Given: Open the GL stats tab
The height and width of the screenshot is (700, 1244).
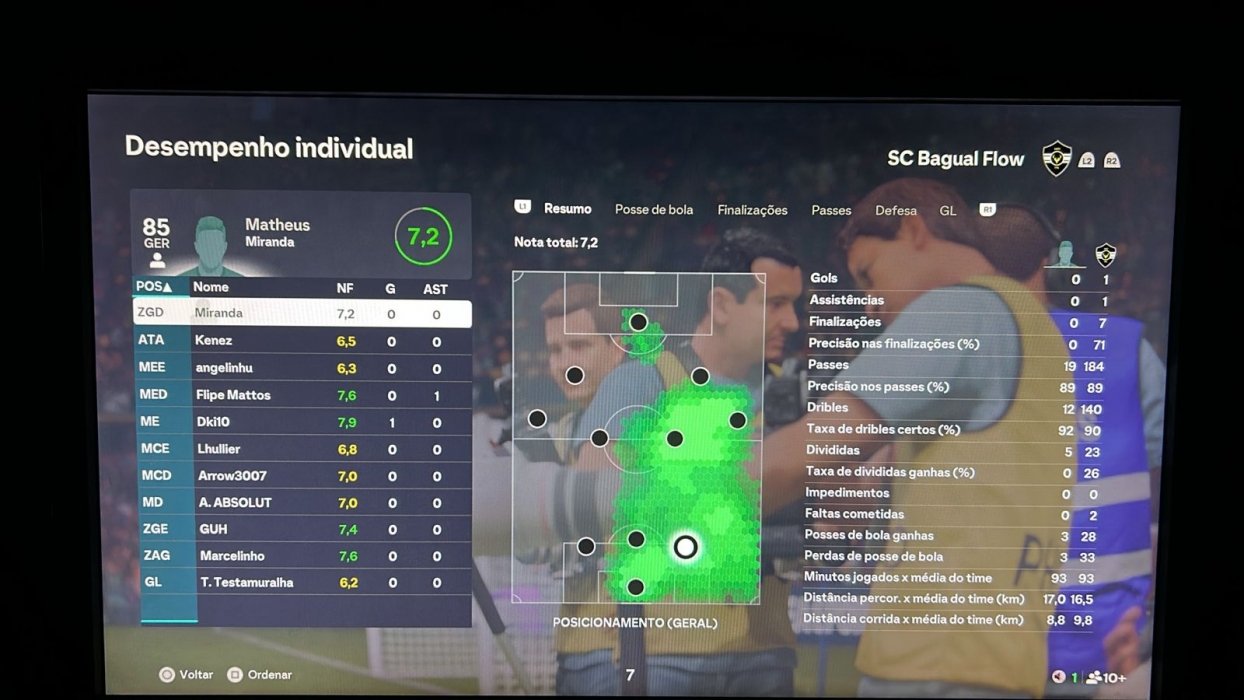Looking at the screenshot, I should click(947, 210).
